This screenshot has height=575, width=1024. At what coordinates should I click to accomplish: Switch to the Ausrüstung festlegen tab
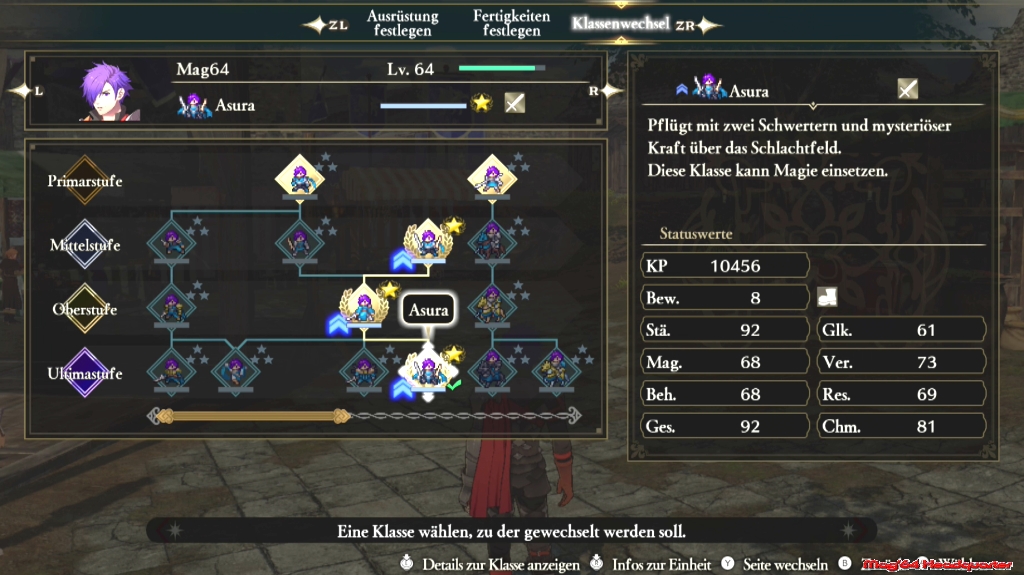pyautogui.click(x=400, y=24)
